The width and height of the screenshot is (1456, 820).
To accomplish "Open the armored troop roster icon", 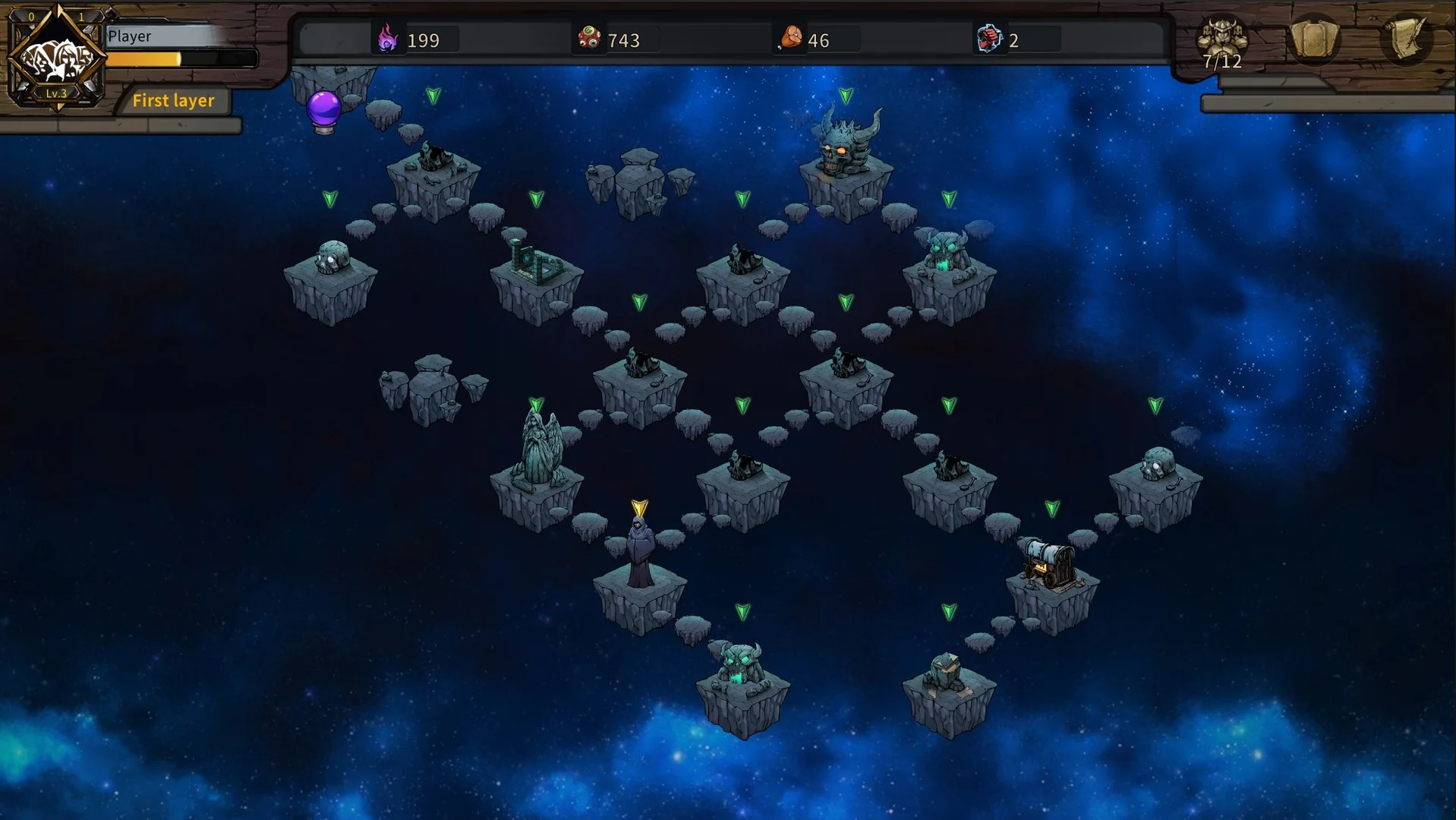I will 1221,39.
